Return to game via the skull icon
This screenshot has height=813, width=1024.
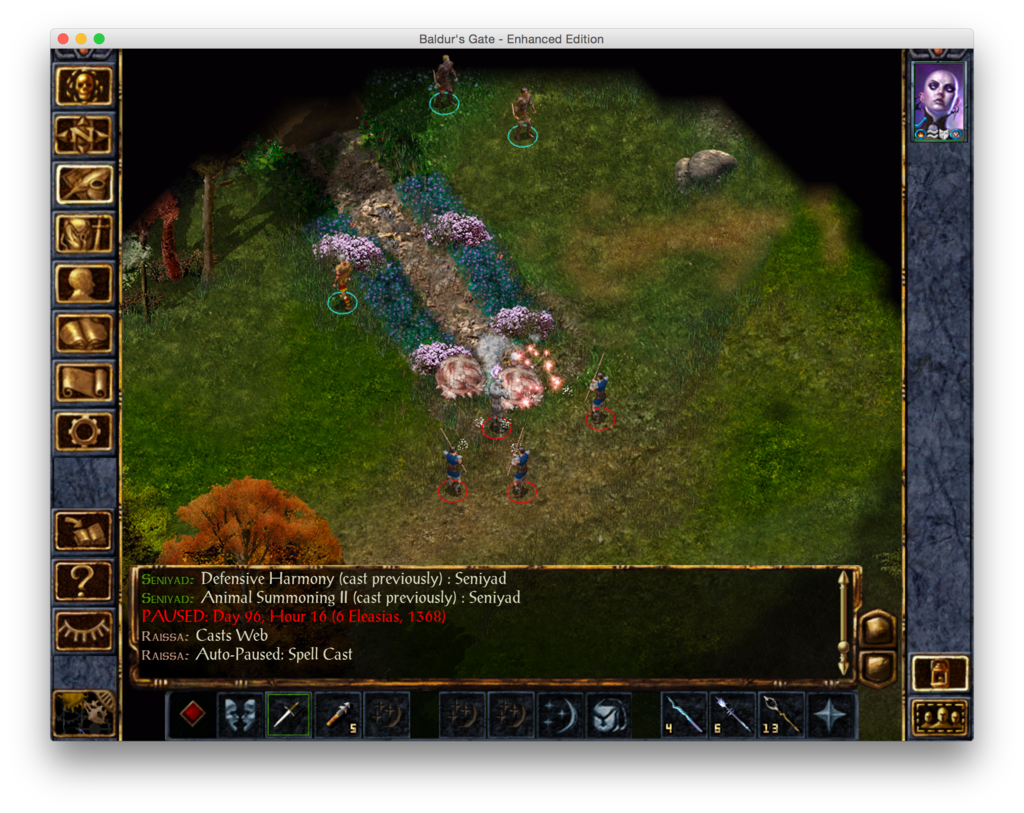84,86
